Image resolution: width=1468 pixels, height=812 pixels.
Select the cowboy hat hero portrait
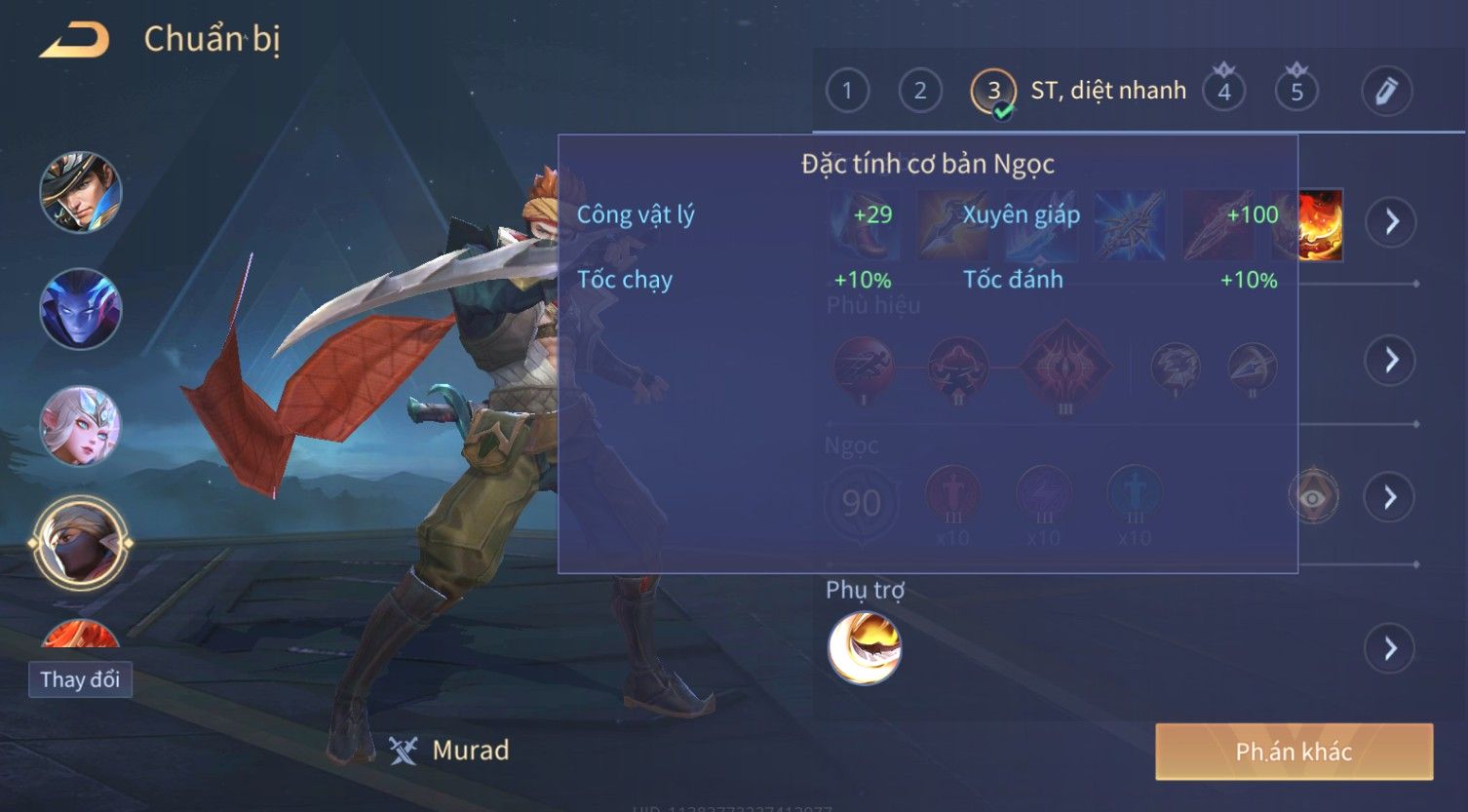point(81,192)
